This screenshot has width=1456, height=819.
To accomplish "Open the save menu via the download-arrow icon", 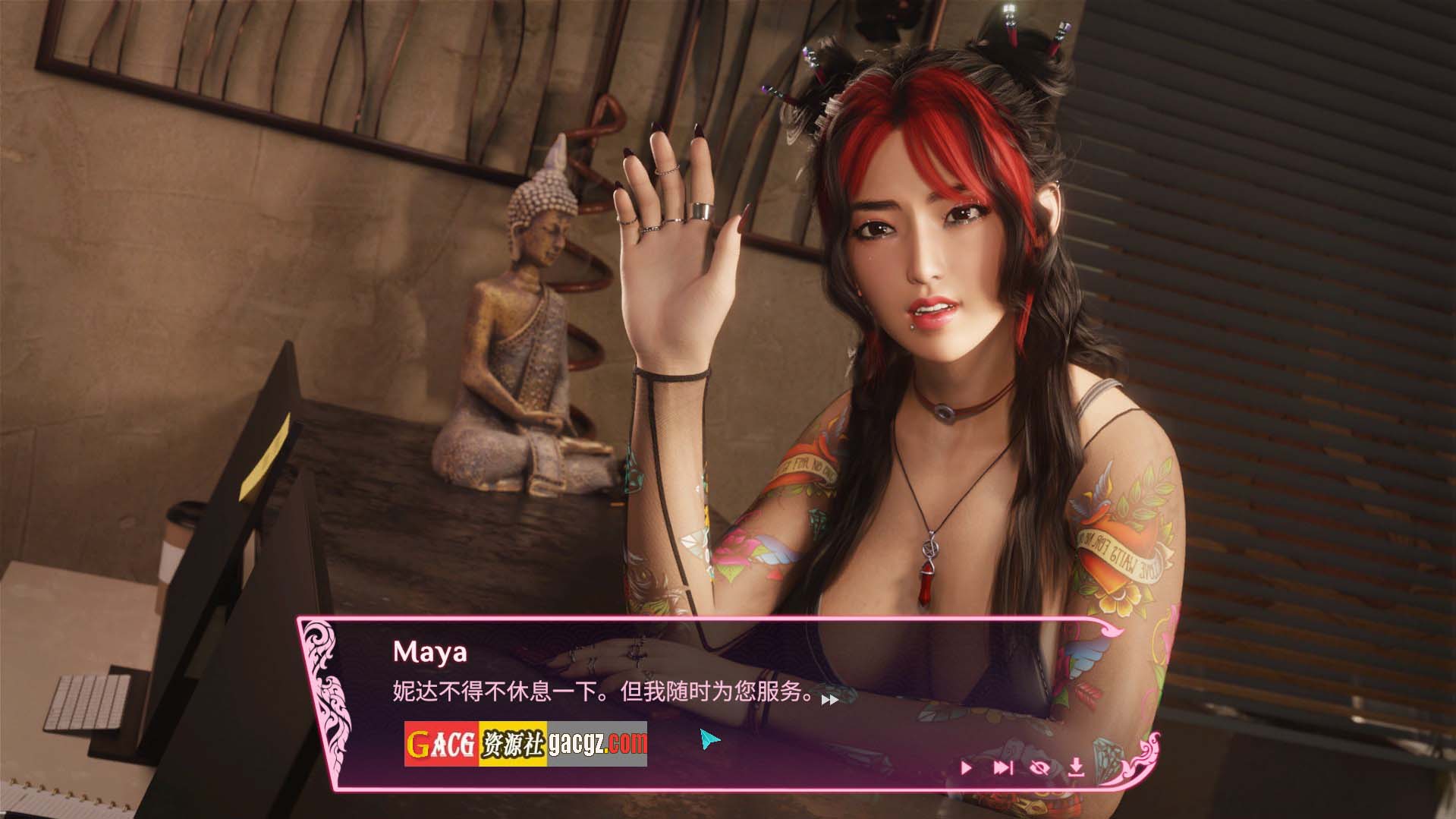I will [1076, 768].
